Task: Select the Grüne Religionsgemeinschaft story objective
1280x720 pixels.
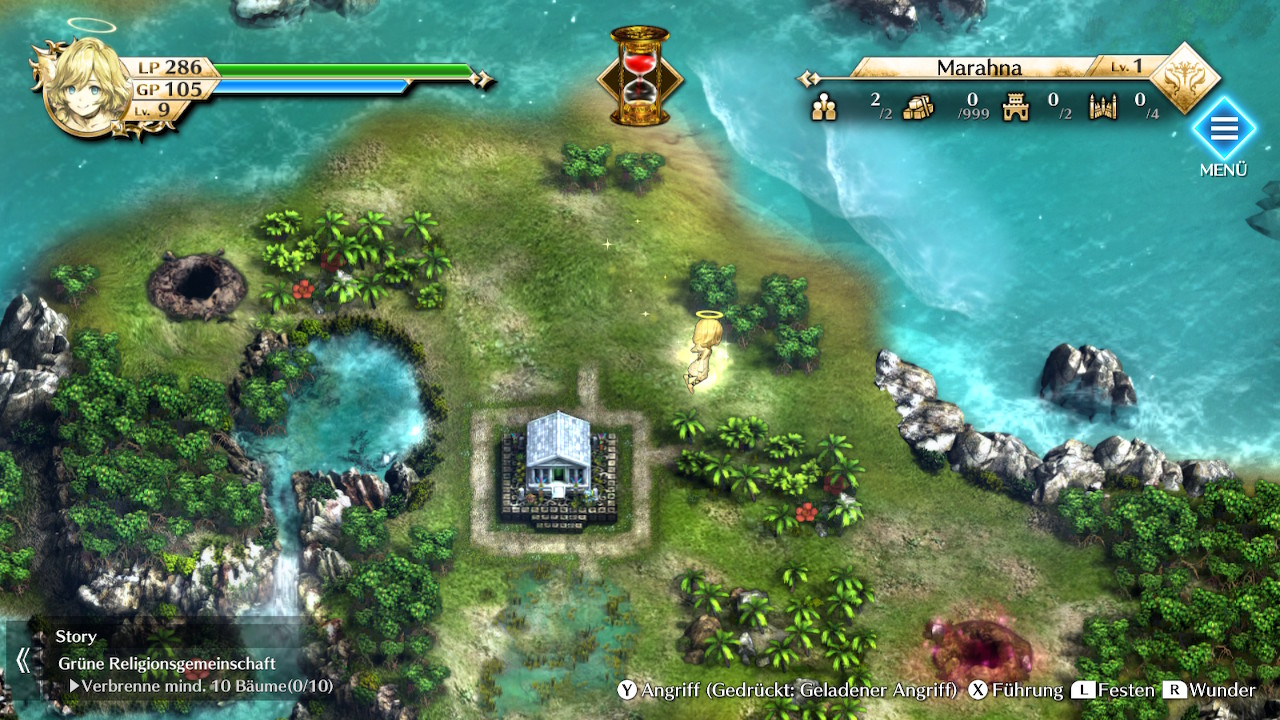Action: pyautogui.click(x=167, y=663)
